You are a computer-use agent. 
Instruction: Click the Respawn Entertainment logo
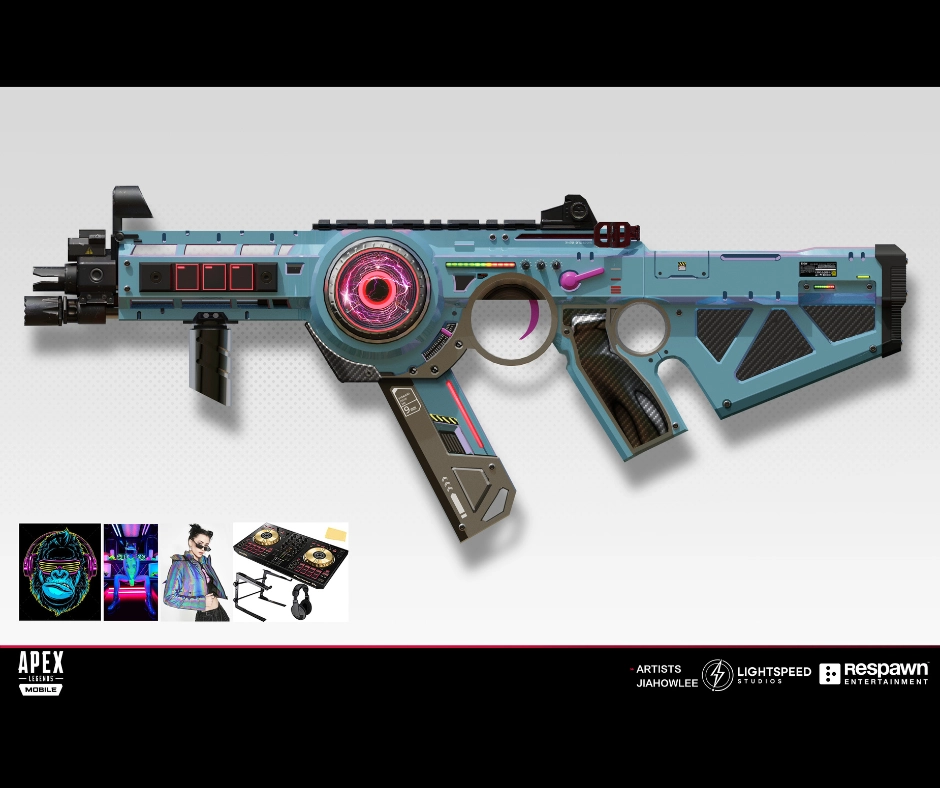click(x=873, y=674)
